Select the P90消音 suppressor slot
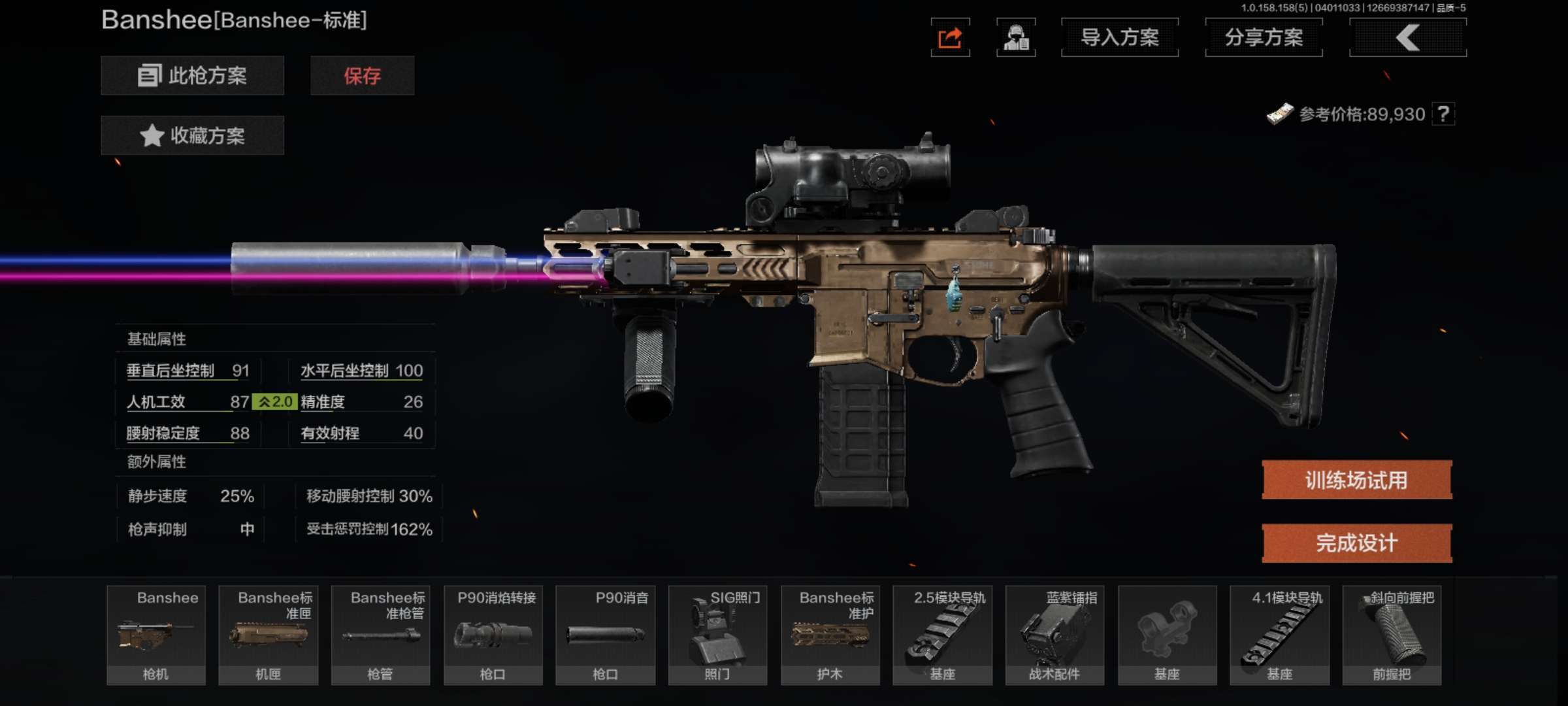Screen dimensions: 1568x706 pos(606,635)
